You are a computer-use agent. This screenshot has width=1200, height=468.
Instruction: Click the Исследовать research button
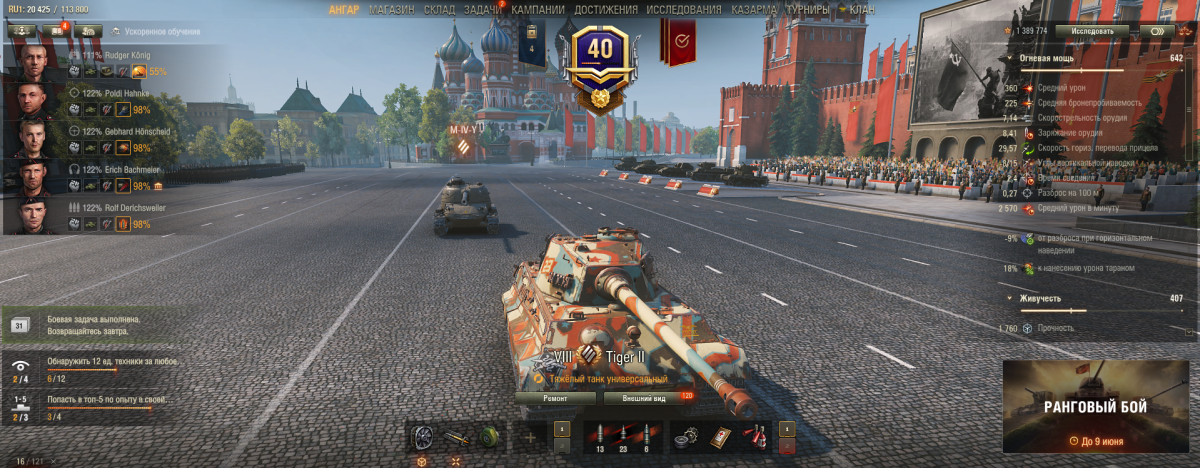pos(1091,31)
